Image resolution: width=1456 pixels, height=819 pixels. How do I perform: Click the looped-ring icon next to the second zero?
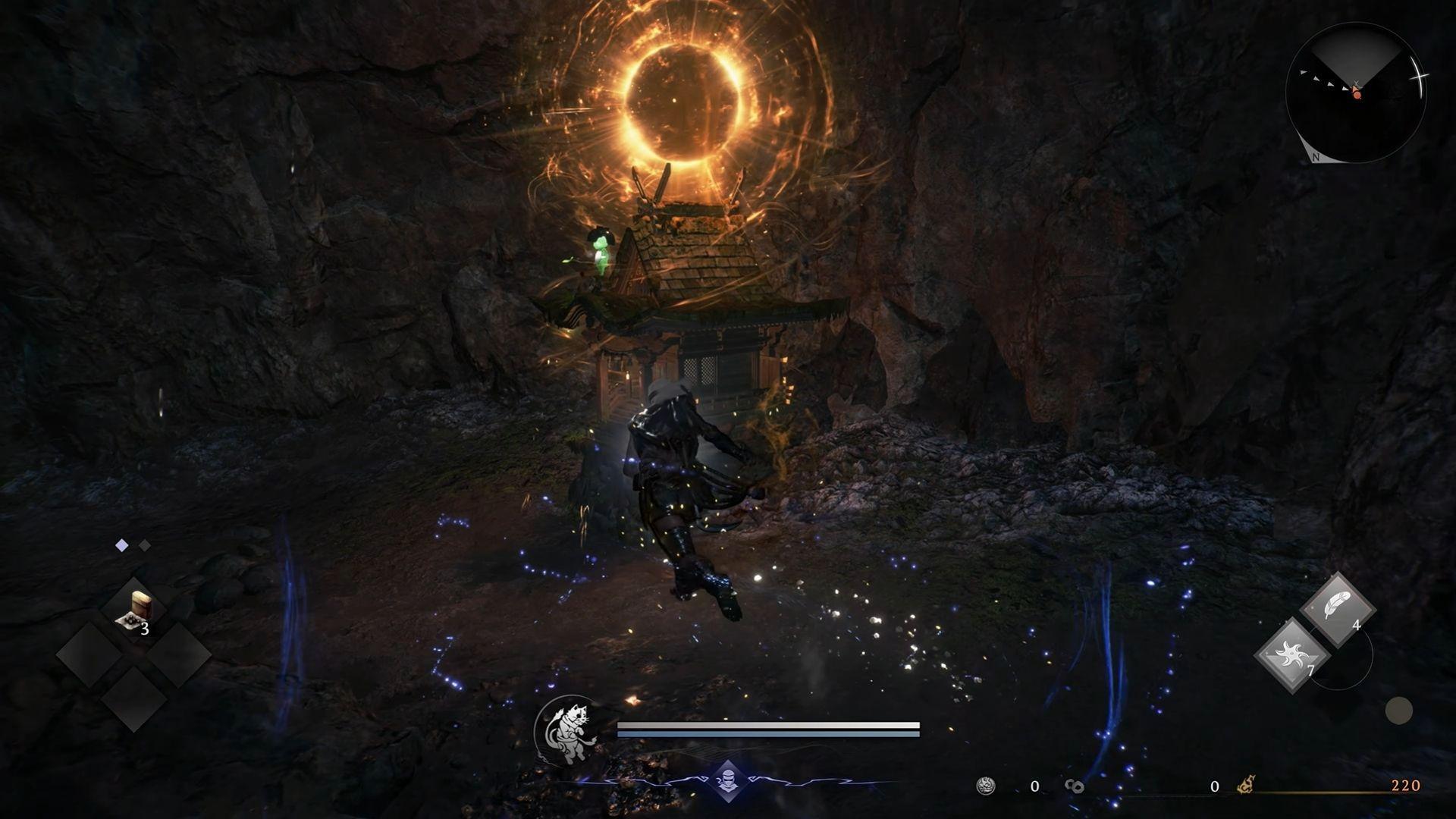point(1075,787)
